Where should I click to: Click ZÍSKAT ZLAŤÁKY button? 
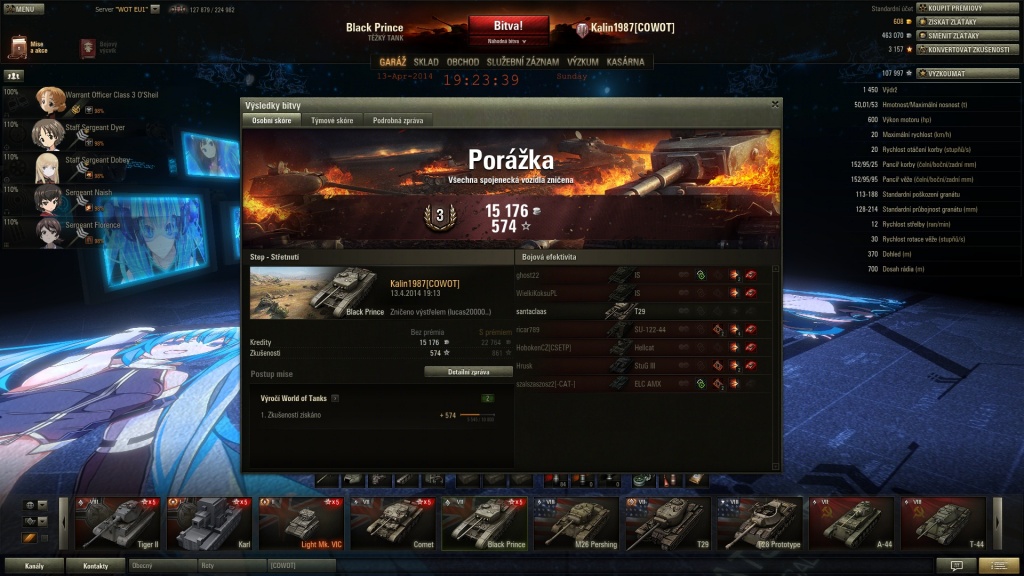pyautogui.click(x=951, y=21)
